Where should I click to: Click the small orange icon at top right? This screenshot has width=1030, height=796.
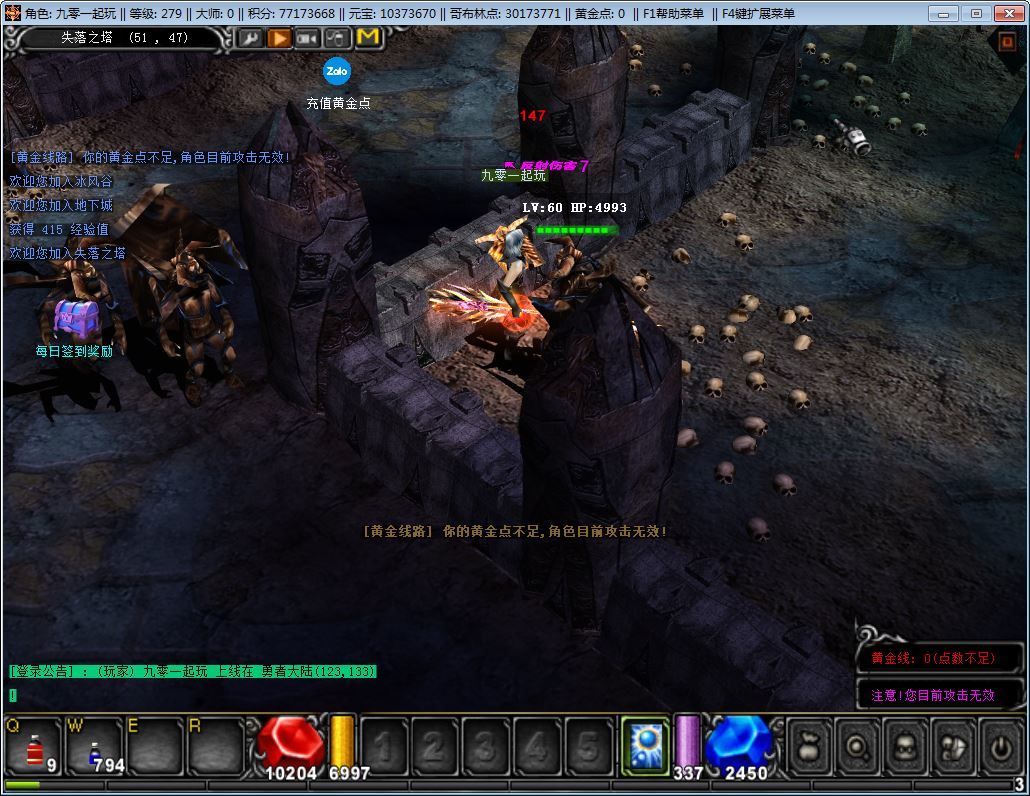1007,42
